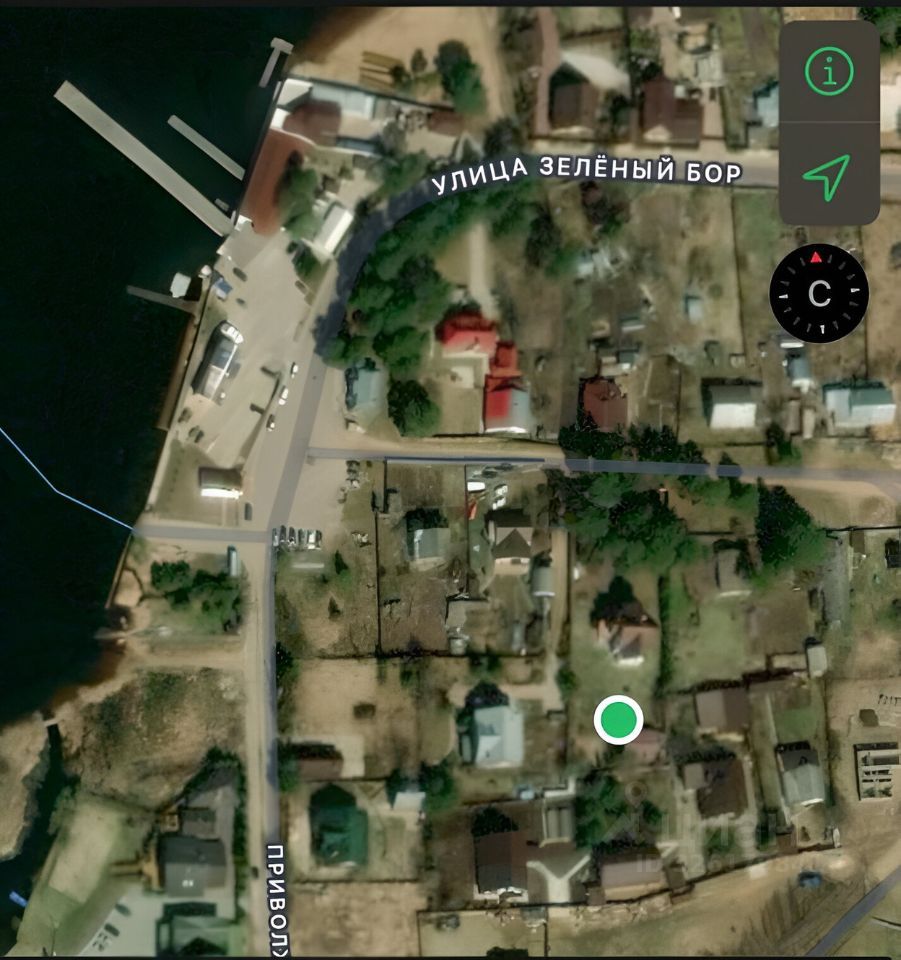The image size is (901, 960).
Task: Tap the location arrow button
Action: point(828,176)
